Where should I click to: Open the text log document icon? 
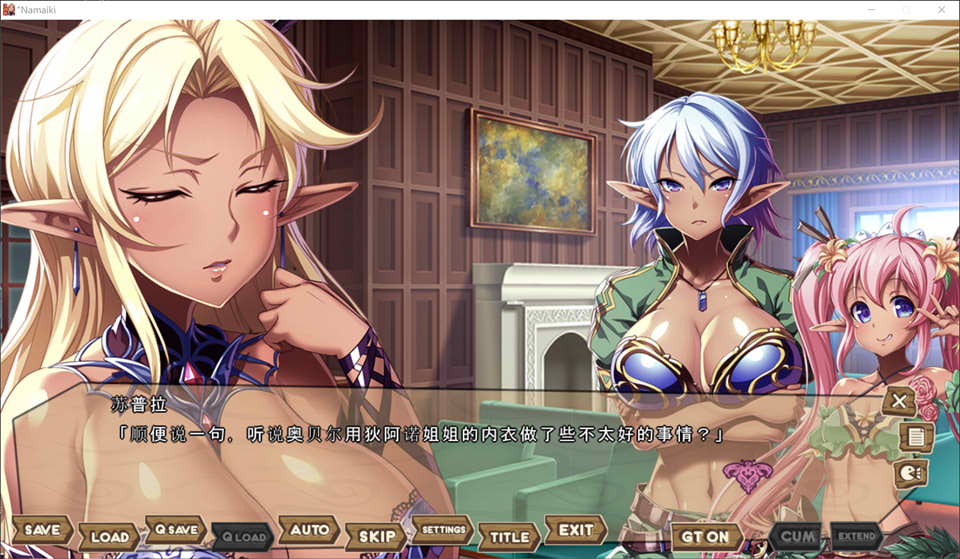click(x=915, y=437)
